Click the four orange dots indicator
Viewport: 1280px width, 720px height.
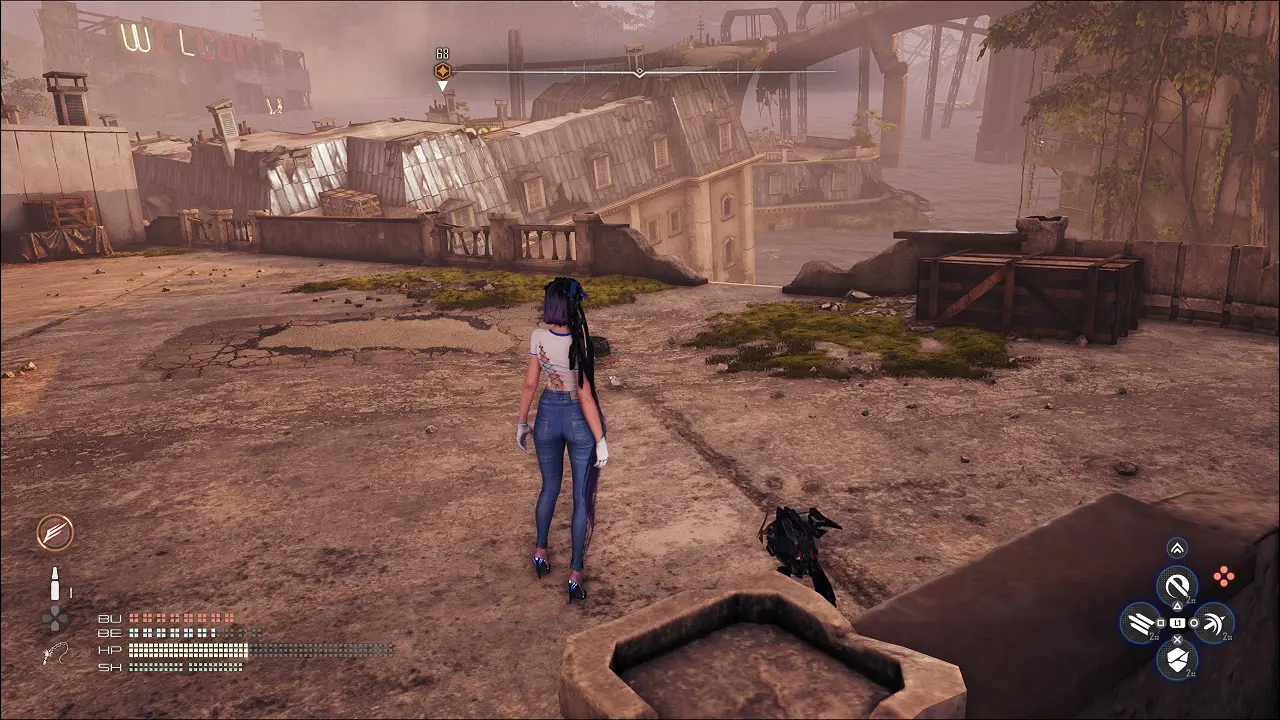click(x=1222, y=576)
